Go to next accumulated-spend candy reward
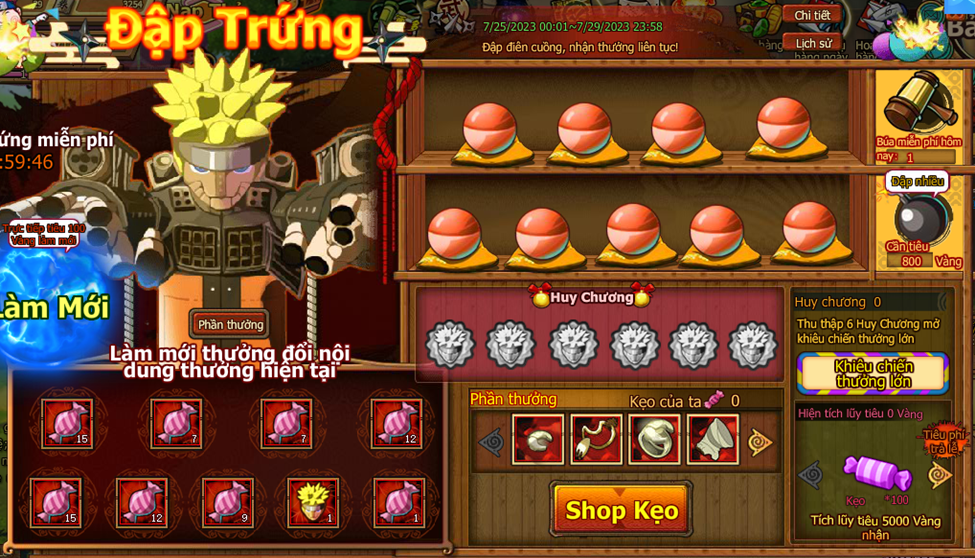 tap(940, 475)
